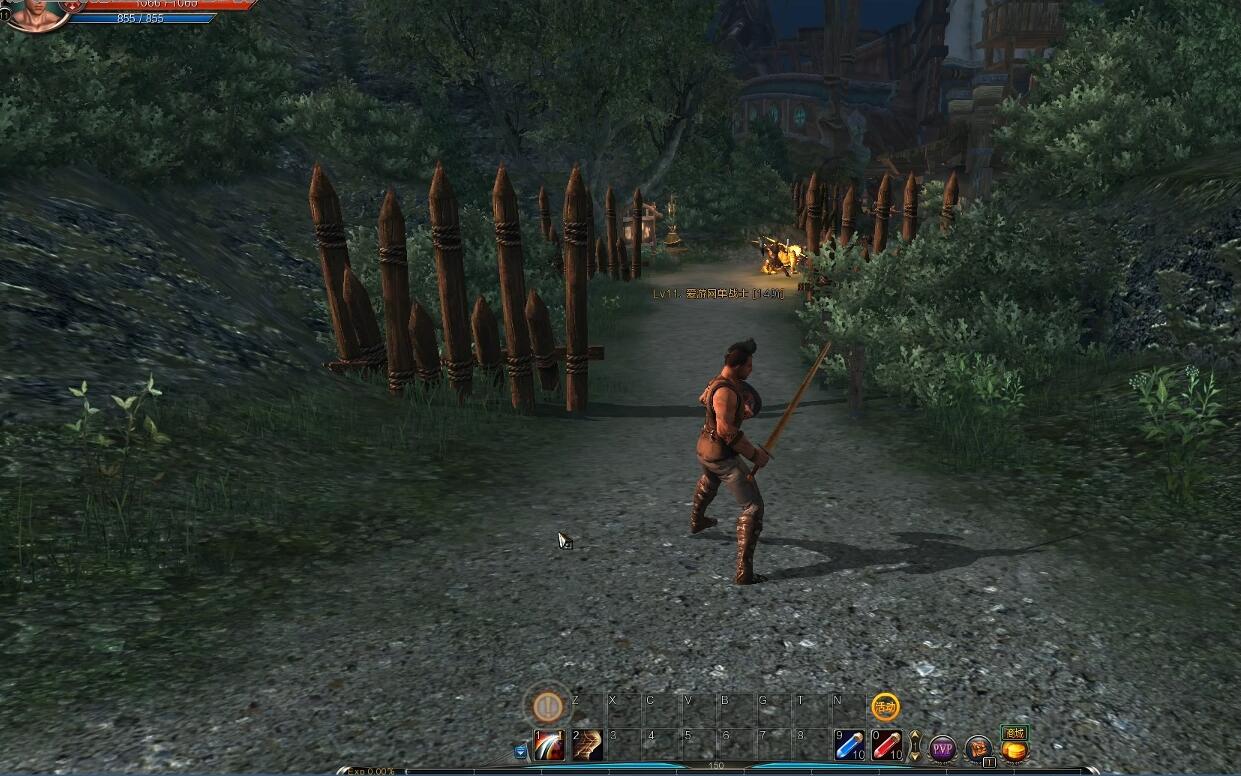The height and width of the screenshot is (776, 1241).
Task: Use the whirlwind skill in slot 2
Action: click(588, 746)
